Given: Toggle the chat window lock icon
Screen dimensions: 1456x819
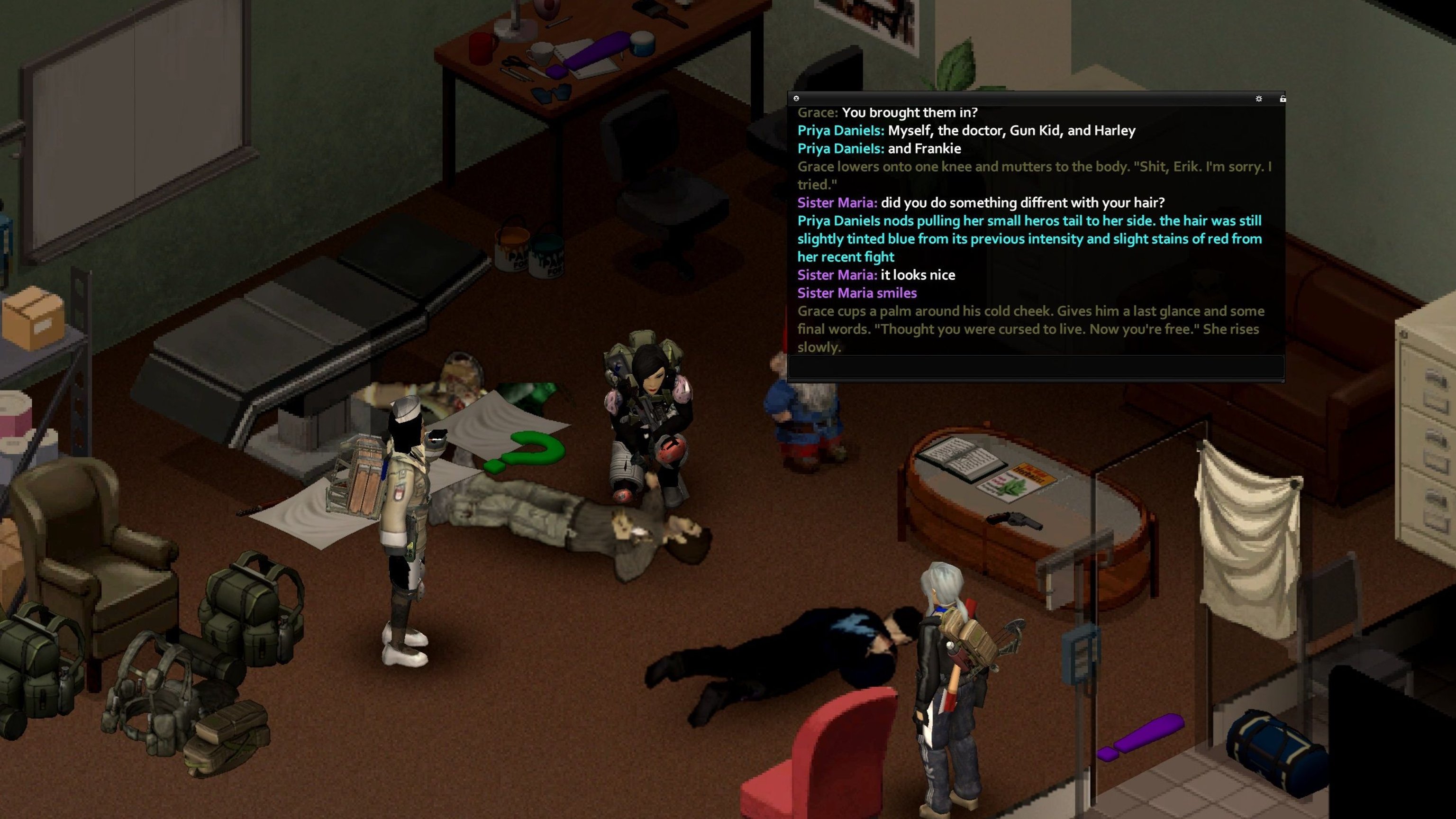Looking at the screenshot, I should coord(1283,99).
